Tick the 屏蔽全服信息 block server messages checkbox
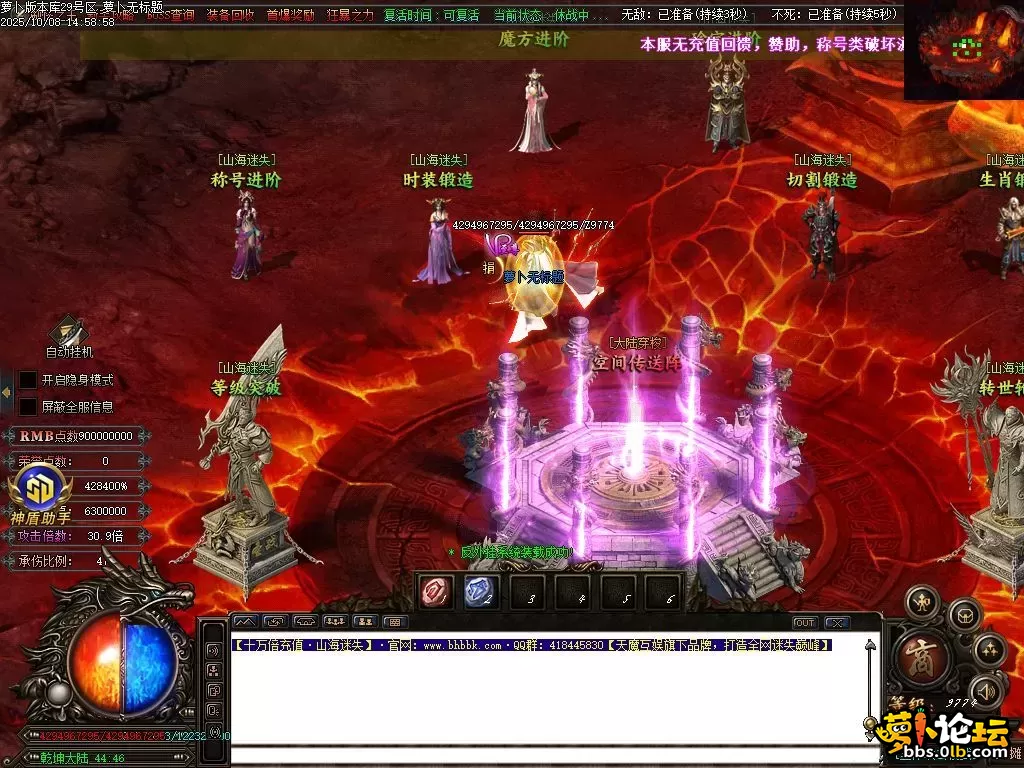The image size is (1024, 768). tap(28, 407)
